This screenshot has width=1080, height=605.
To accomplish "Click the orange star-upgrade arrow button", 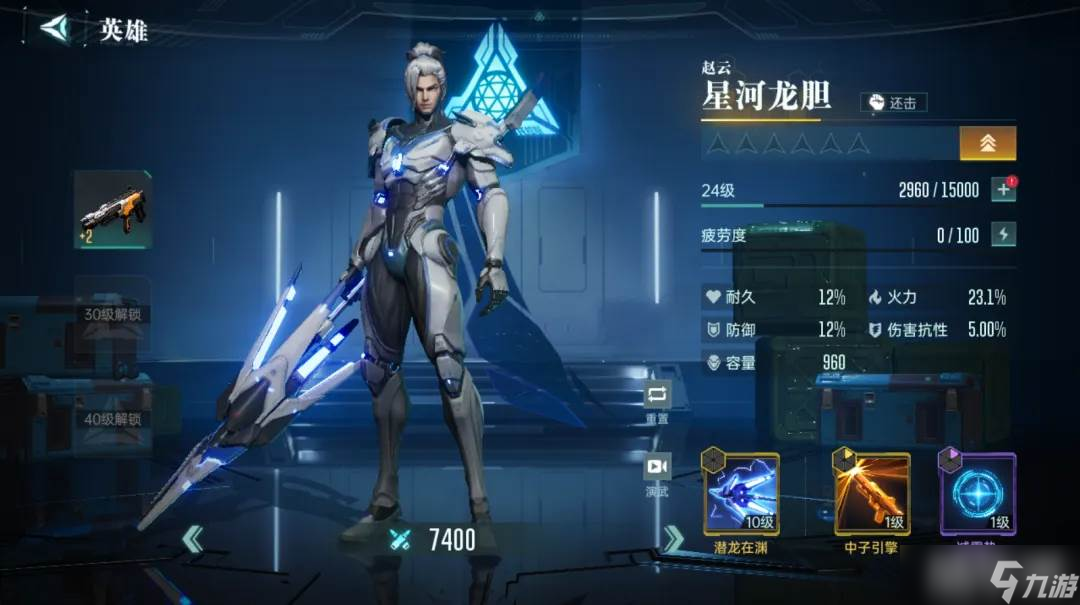I will coord(987,143).
